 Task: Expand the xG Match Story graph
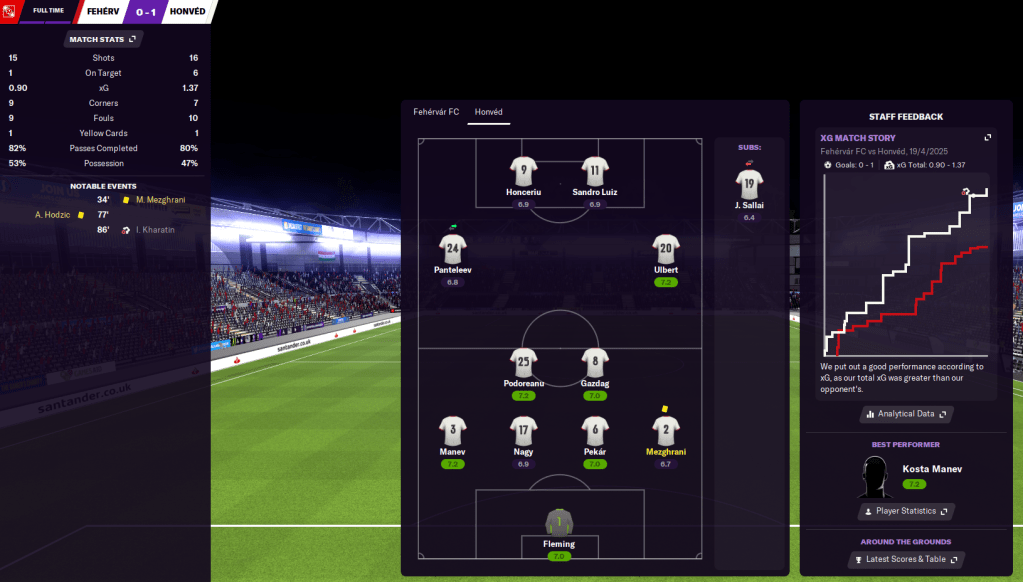click(x=988, y=138)
